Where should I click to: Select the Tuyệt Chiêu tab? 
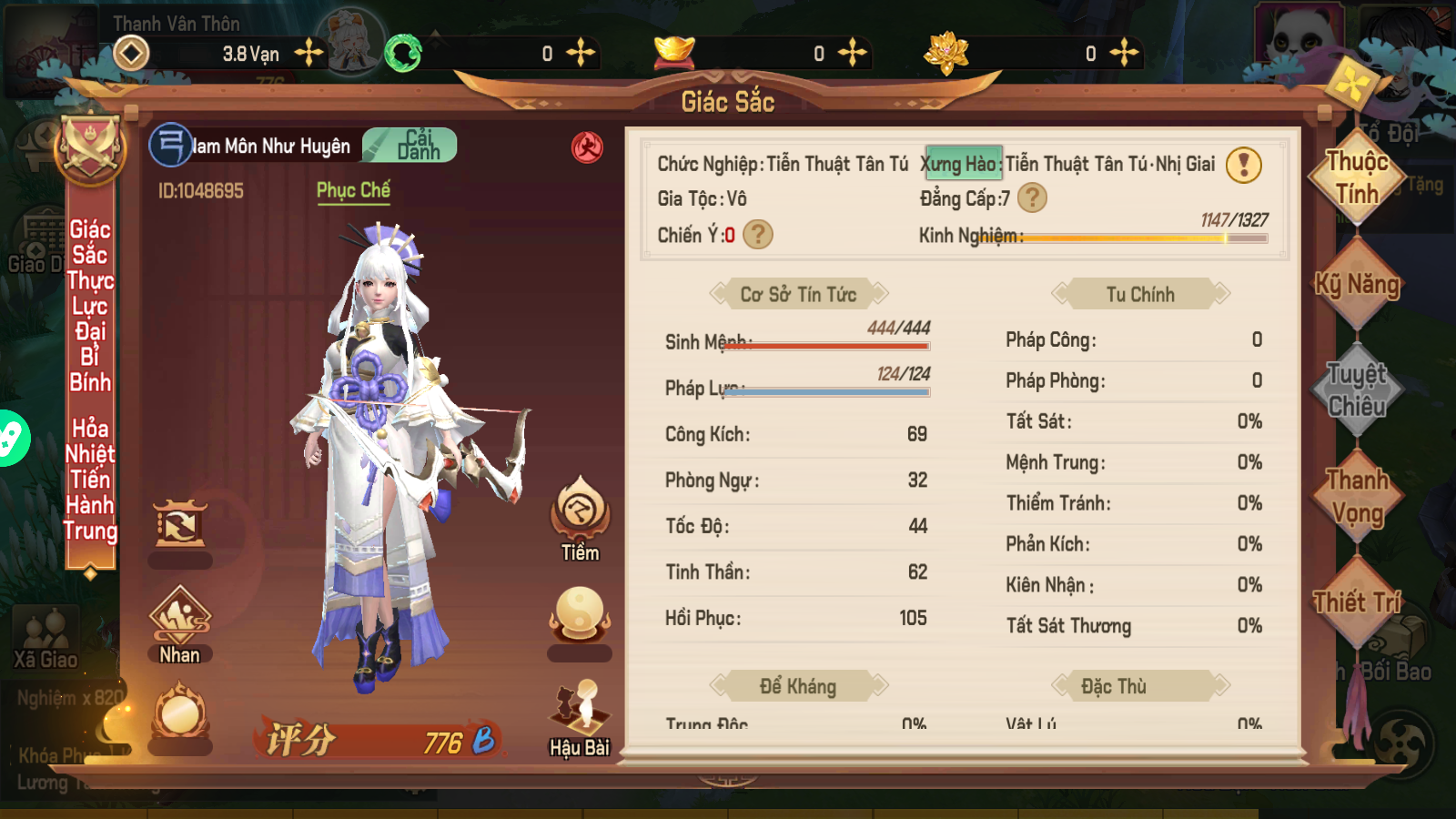coord(1356,389)
